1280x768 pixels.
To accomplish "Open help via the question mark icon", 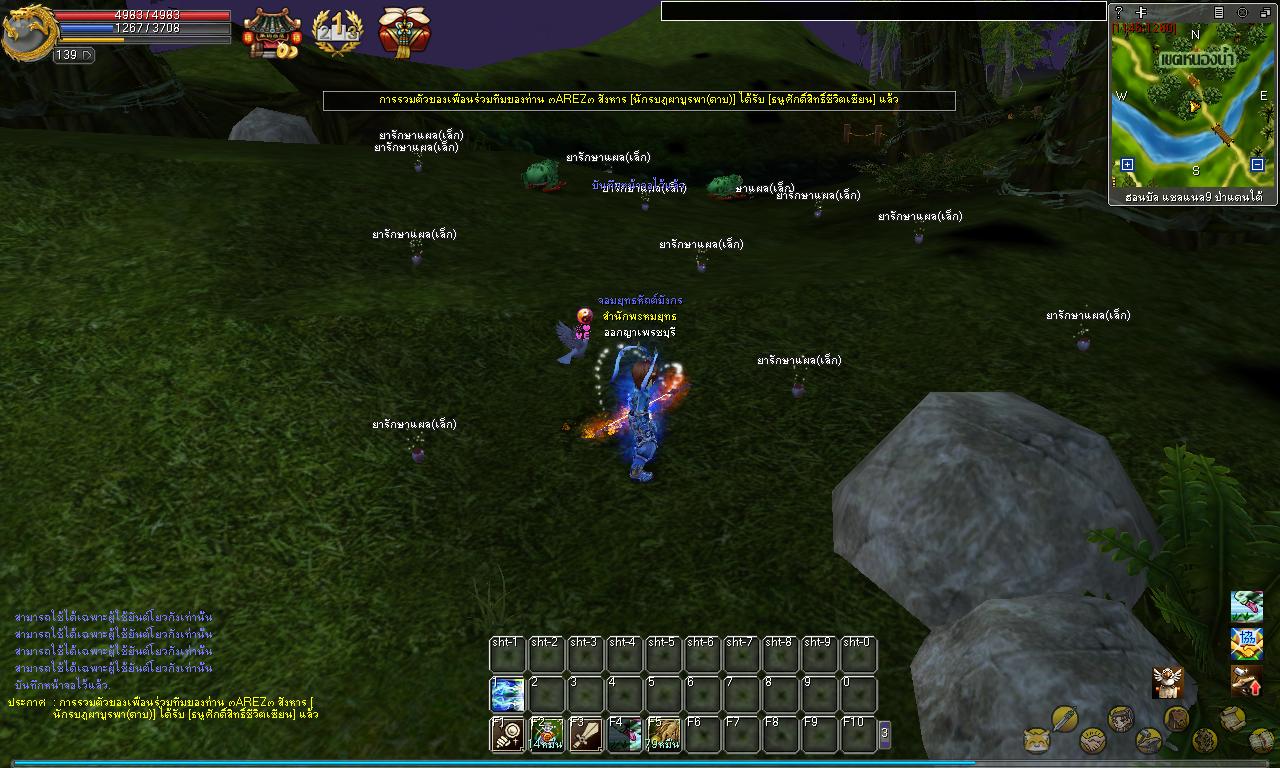I will (1119, 12).
